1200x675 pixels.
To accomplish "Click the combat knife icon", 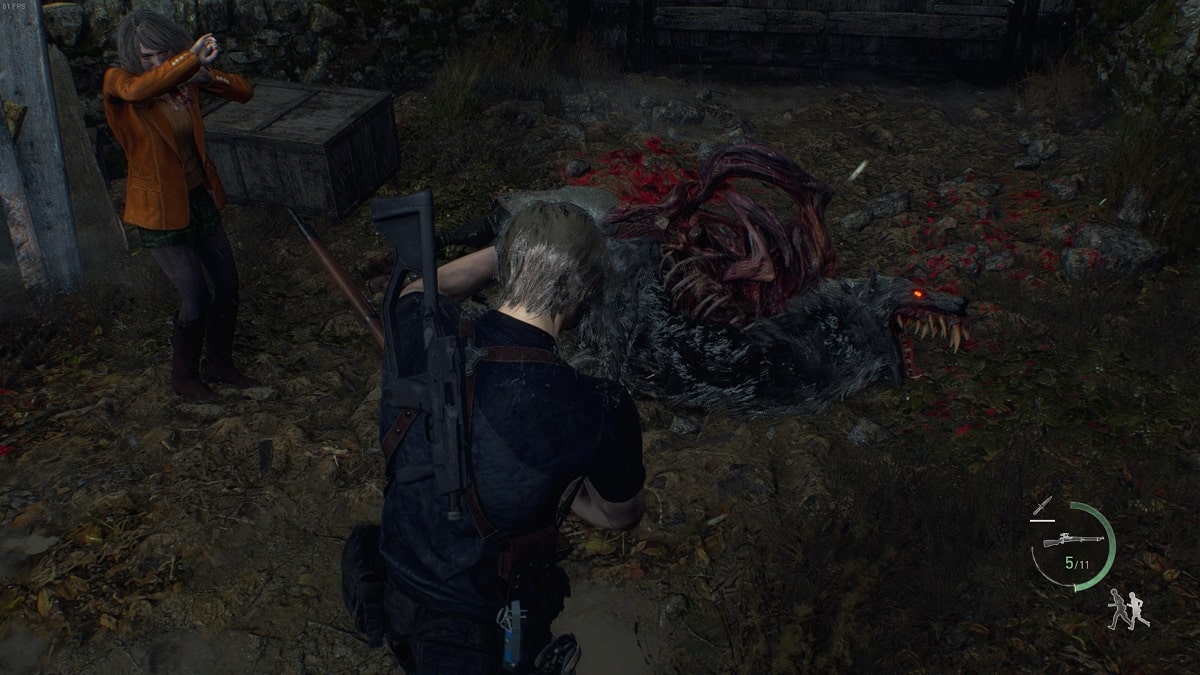I will [x=1045, y=506].
